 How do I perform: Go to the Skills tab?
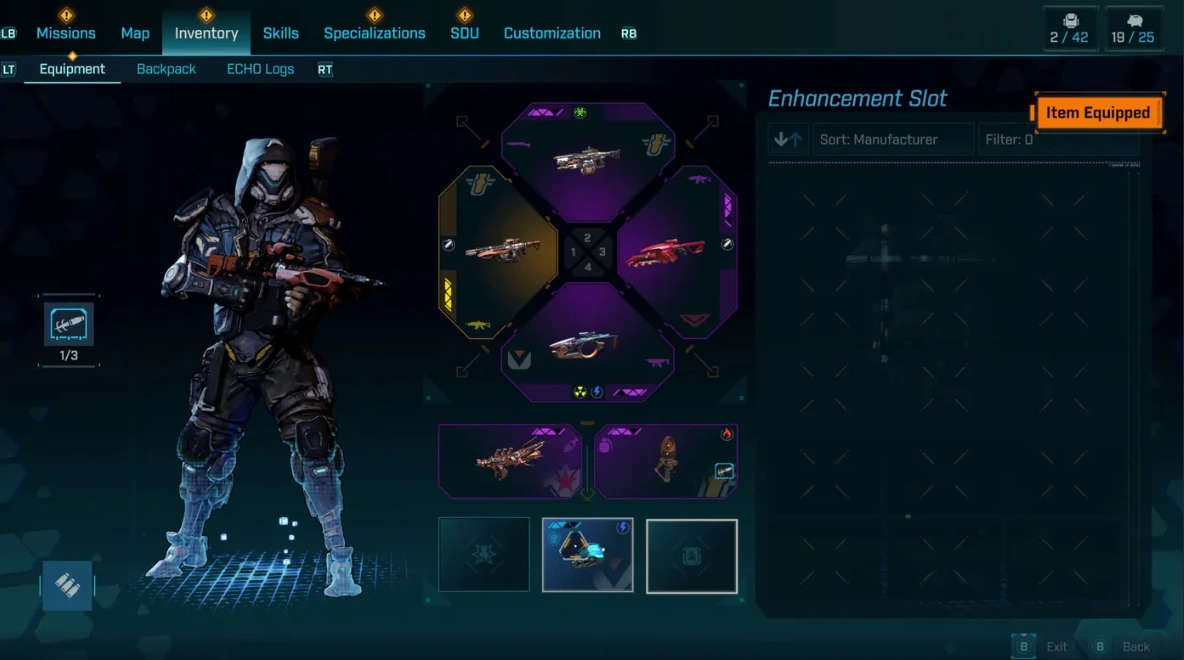(x=281, y=33)
